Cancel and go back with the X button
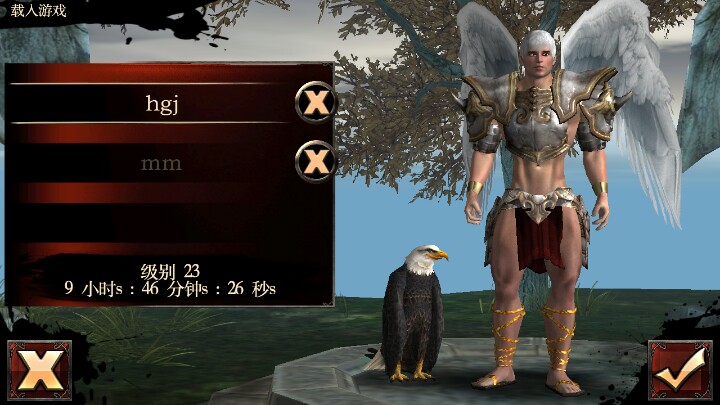The height and width of the screenshot is (405, 720). click(x=39, y=371)
